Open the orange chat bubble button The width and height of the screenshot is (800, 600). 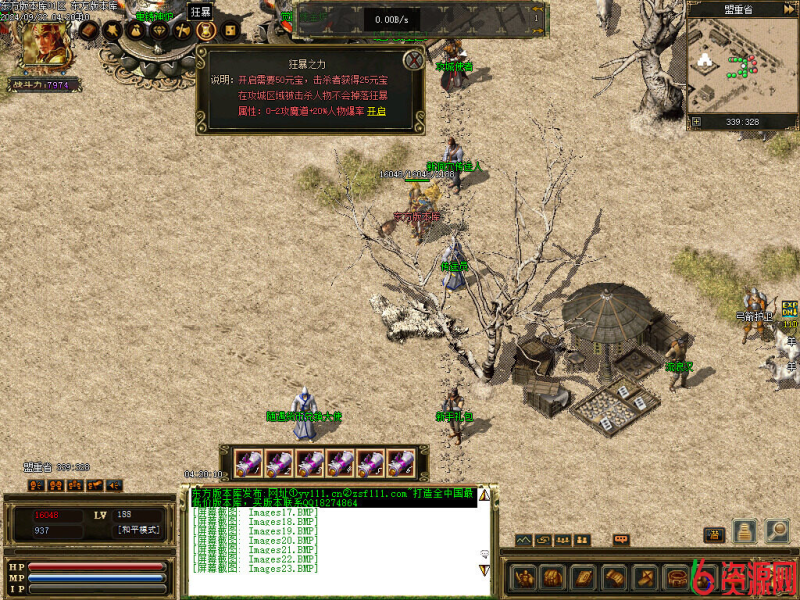621,540
